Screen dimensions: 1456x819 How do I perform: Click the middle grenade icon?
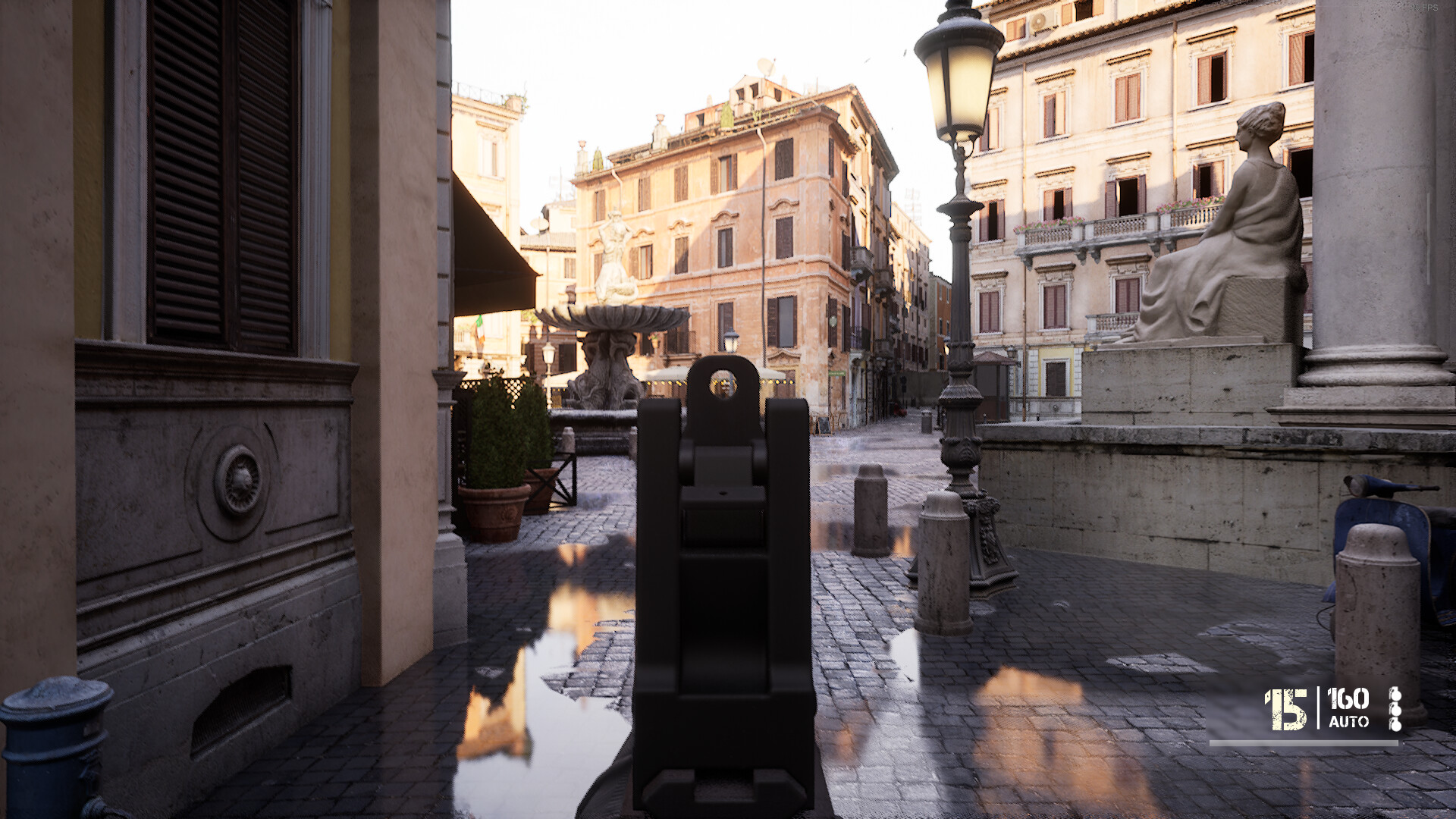tap(1396, 711)
